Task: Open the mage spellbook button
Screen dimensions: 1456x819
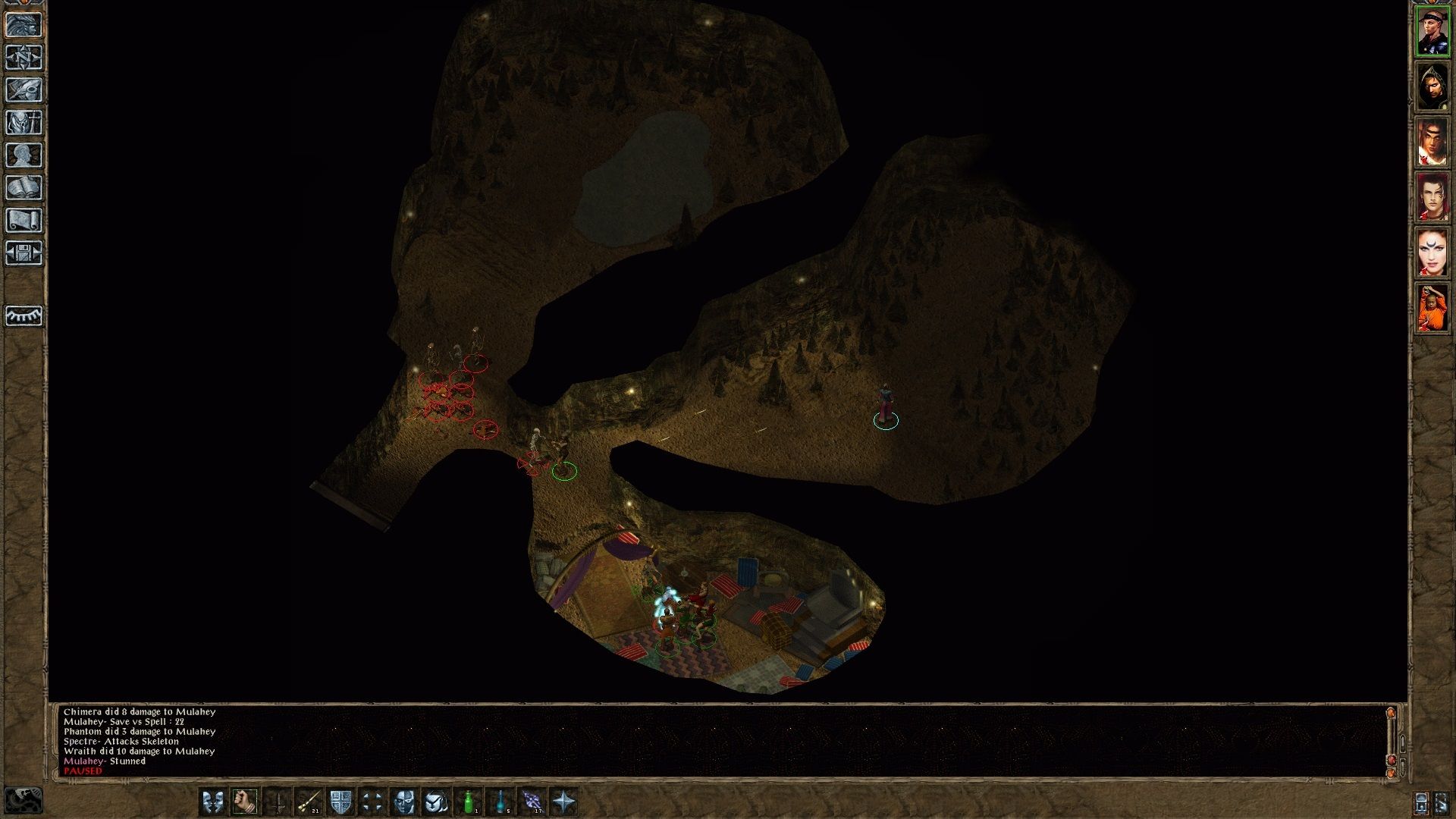Action: coord(24,187)
